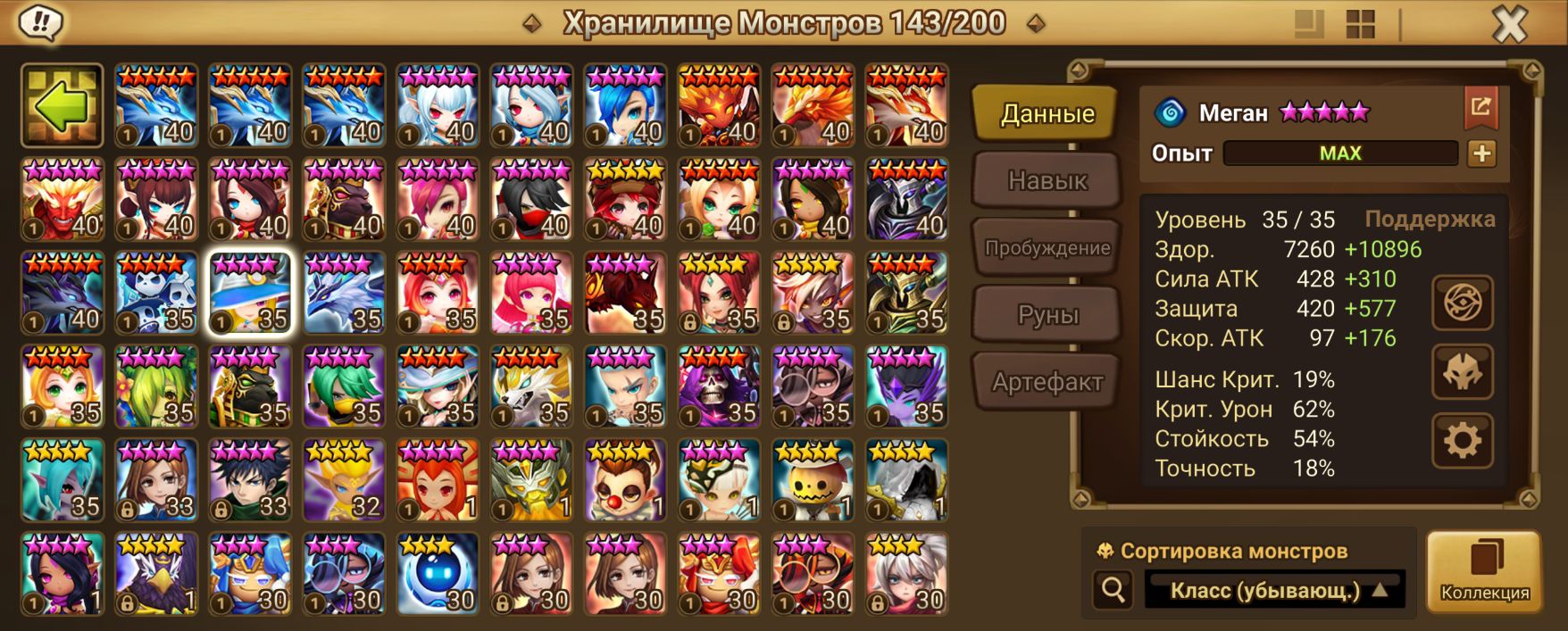
Task: Open the Коллекция button
Action: pyautogui.click(x=1484, y=572)
